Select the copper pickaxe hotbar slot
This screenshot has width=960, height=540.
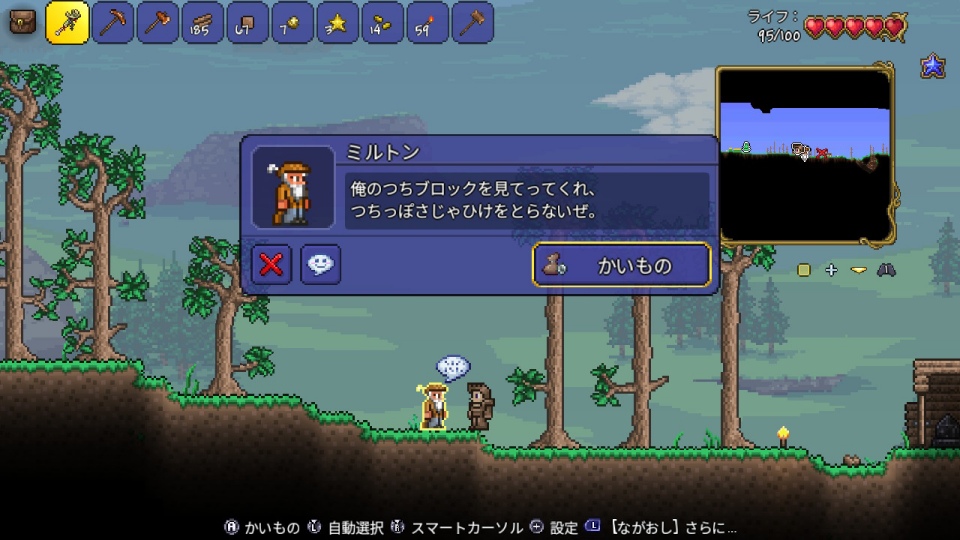[x=113, y=22]
